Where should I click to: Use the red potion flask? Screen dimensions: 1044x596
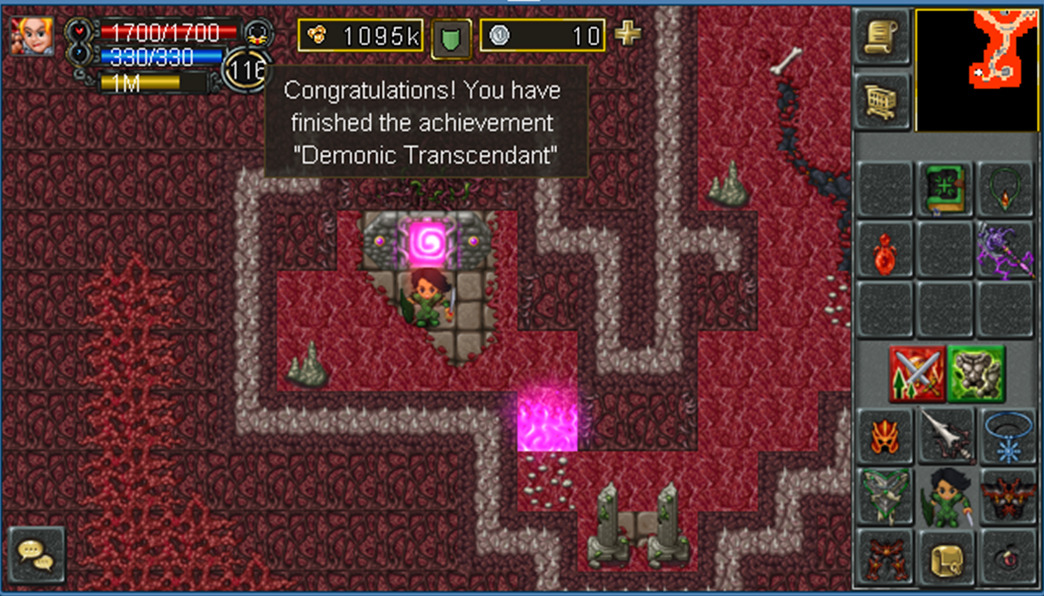(885, 249)
